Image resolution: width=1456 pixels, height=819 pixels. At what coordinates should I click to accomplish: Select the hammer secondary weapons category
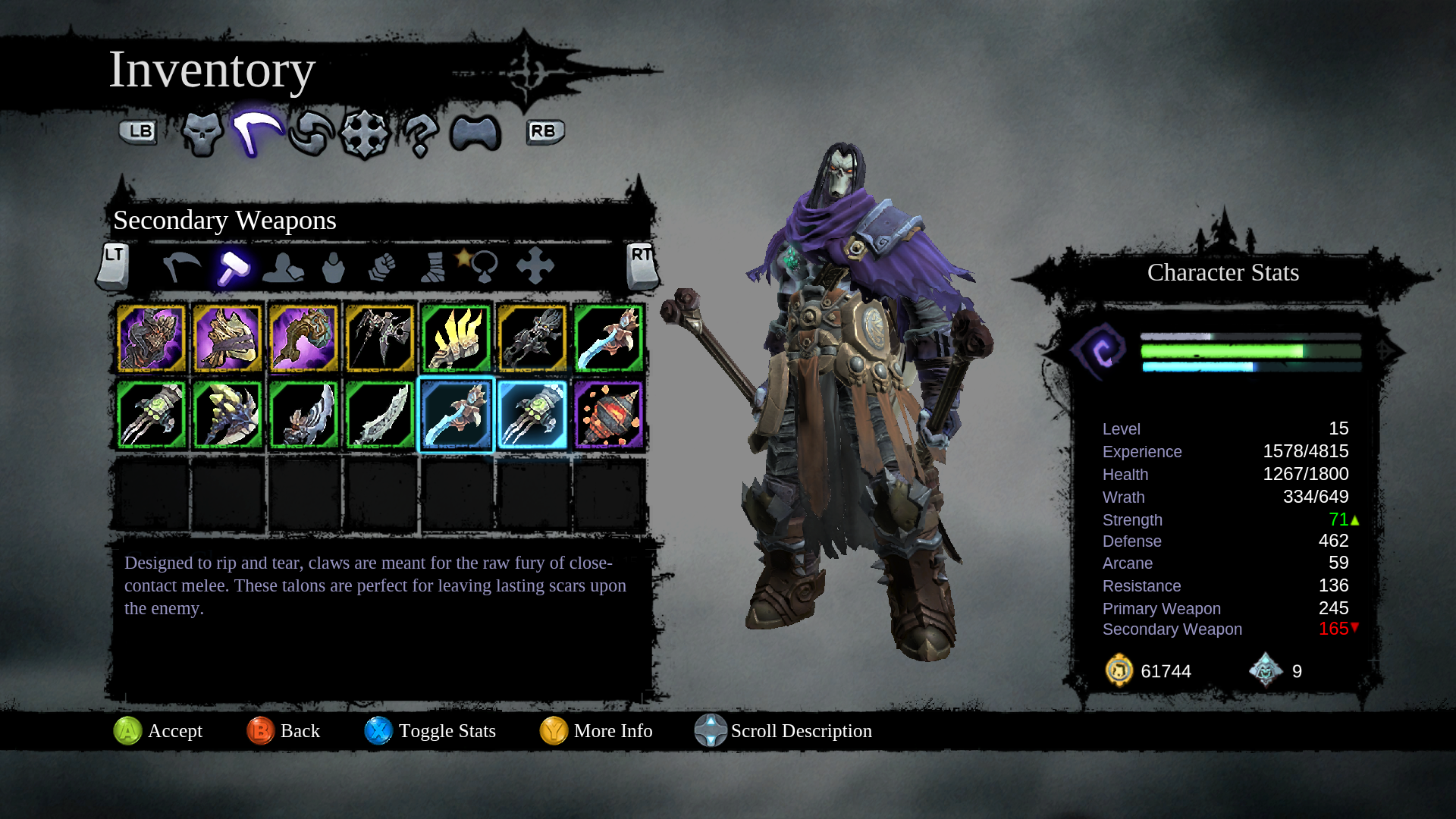(233, 267)
